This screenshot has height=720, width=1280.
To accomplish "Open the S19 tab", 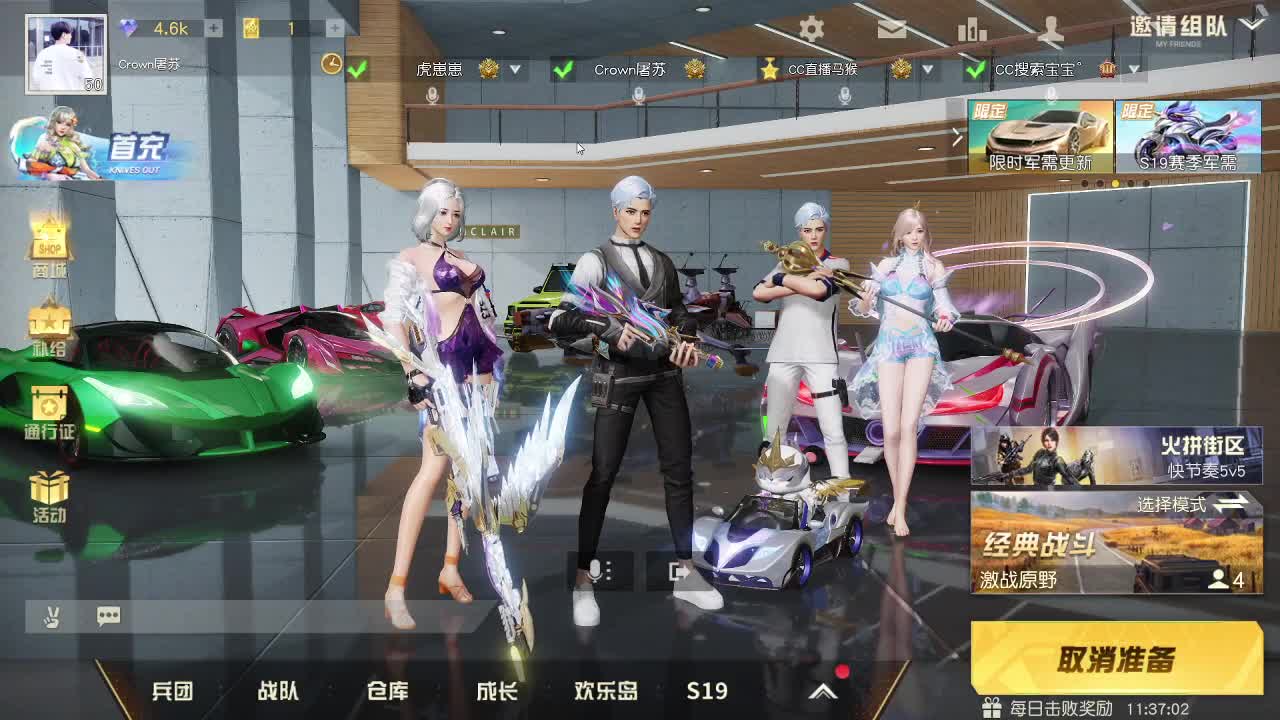I will (x=708, y=690).
